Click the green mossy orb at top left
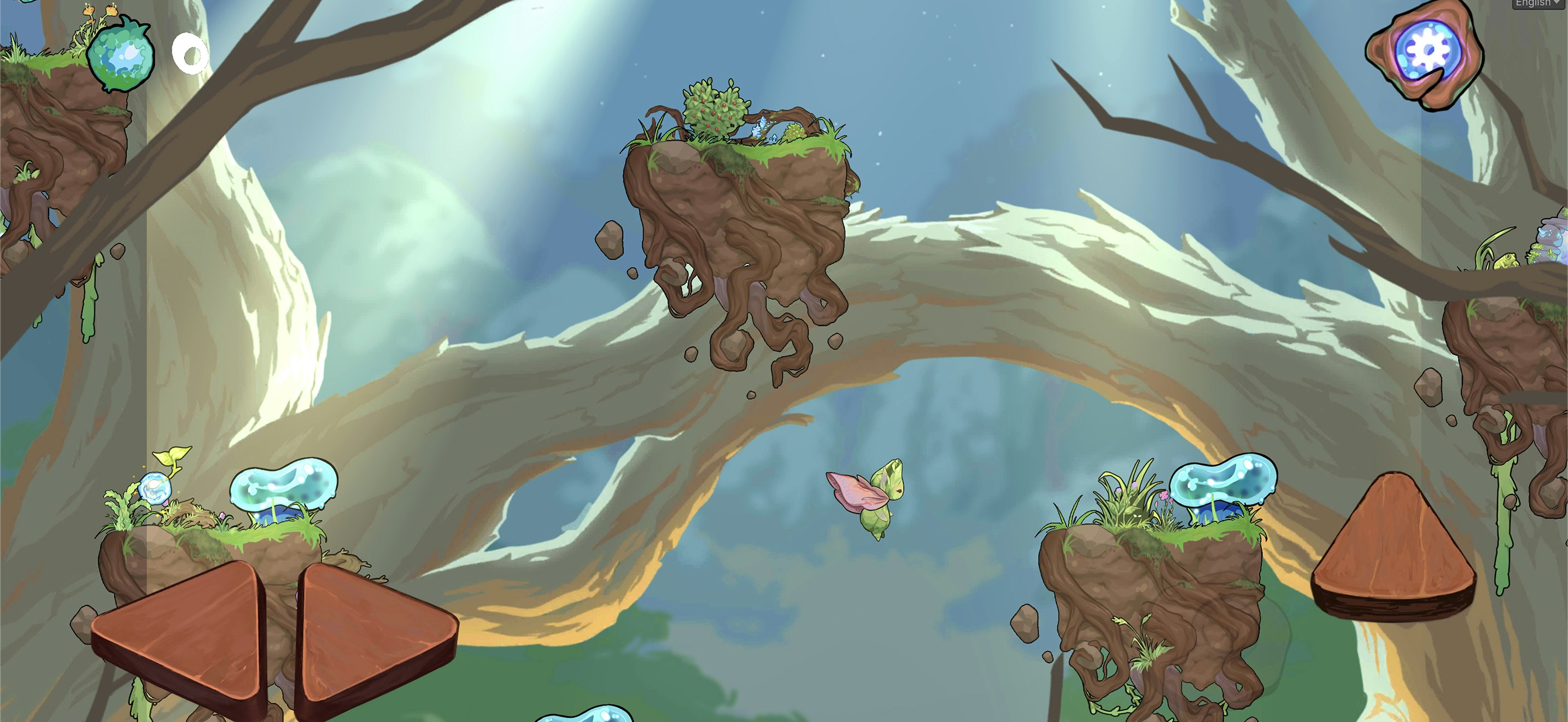Image resolution: width=1568 pixels, height=722 pixels. coord(119,54)
